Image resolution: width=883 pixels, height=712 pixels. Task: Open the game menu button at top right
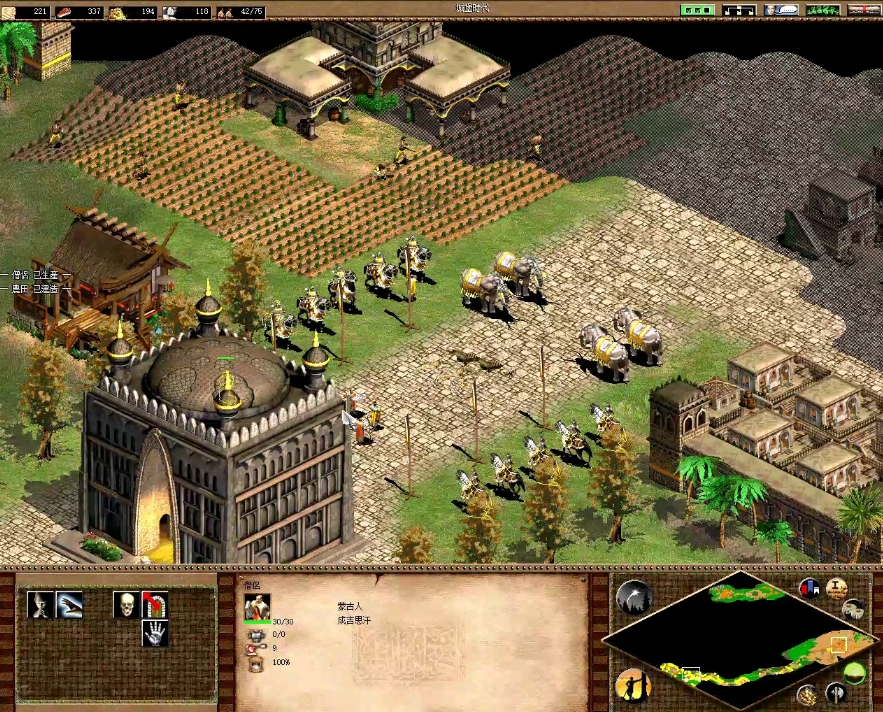click(x=862, y=9)
